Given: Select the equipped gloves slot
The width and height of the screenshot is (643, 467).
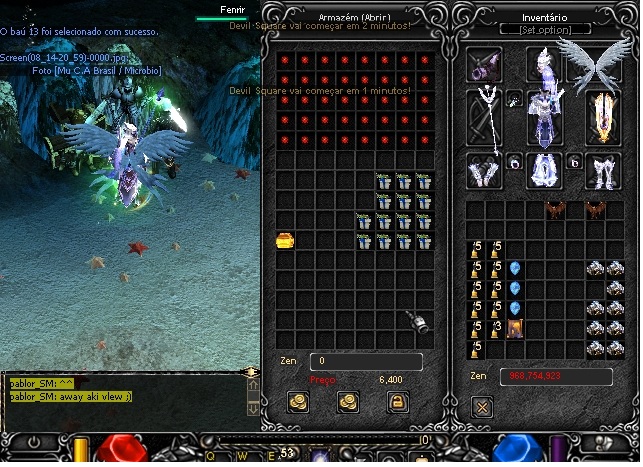Looking at the screenshot, I should 486,170.
